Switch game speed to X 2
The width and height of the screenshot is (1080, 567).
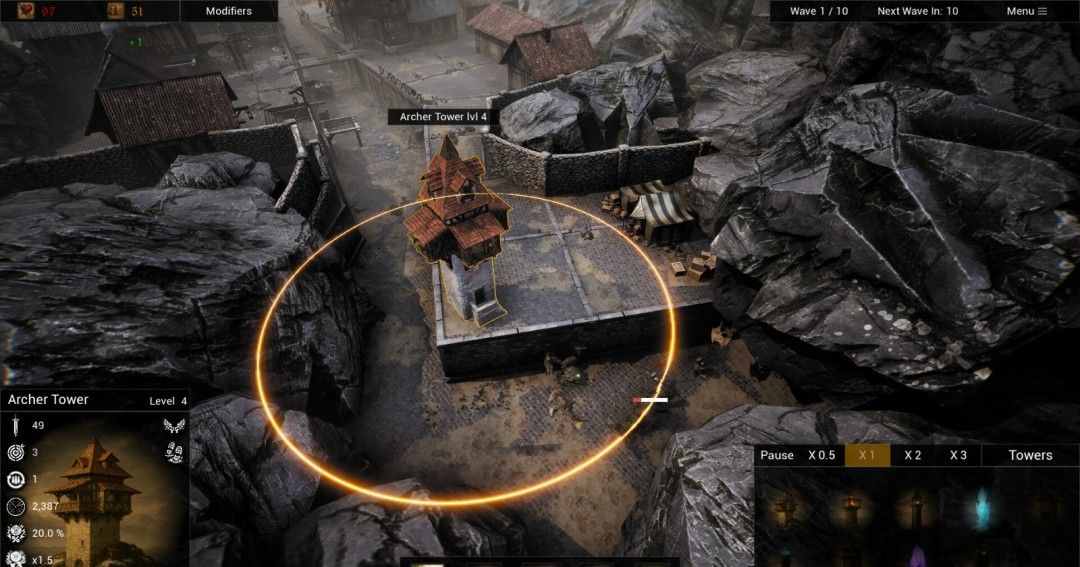(x=912, y=455)
